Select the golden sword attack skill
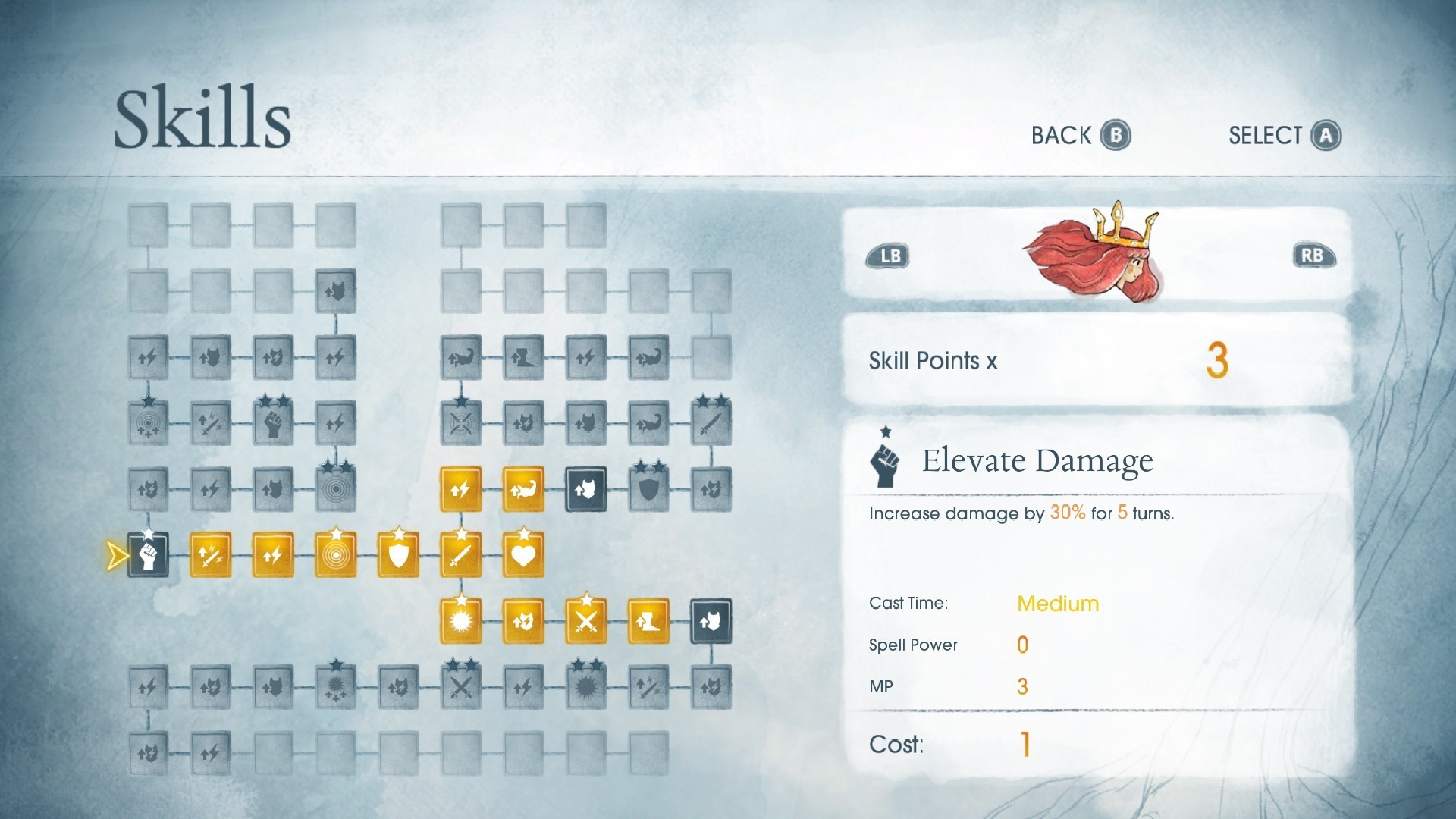1456x819 pixels. point(460,555)
